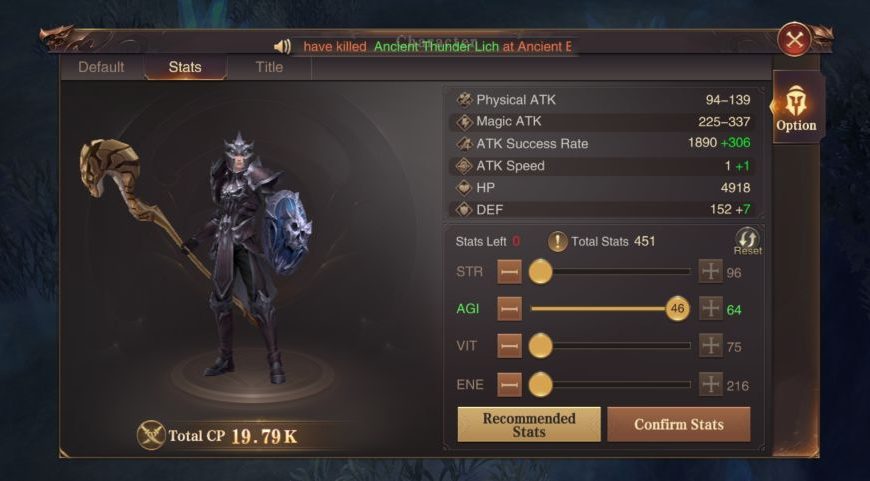
Task: Close the Character window
Action: pos(795,40)
